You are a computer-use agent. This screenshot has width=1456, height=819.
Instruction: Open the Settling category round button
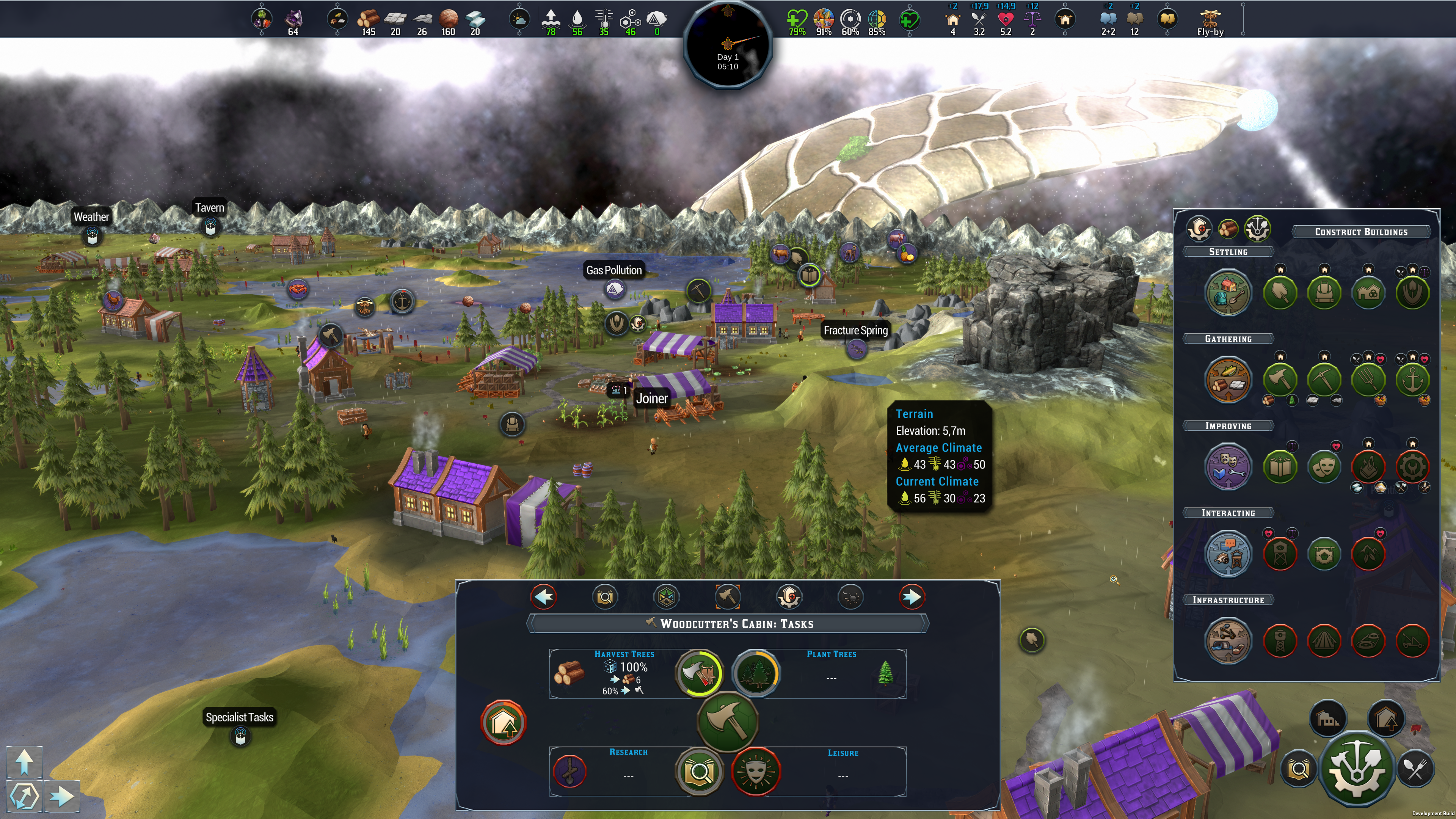coord(1227,292)
